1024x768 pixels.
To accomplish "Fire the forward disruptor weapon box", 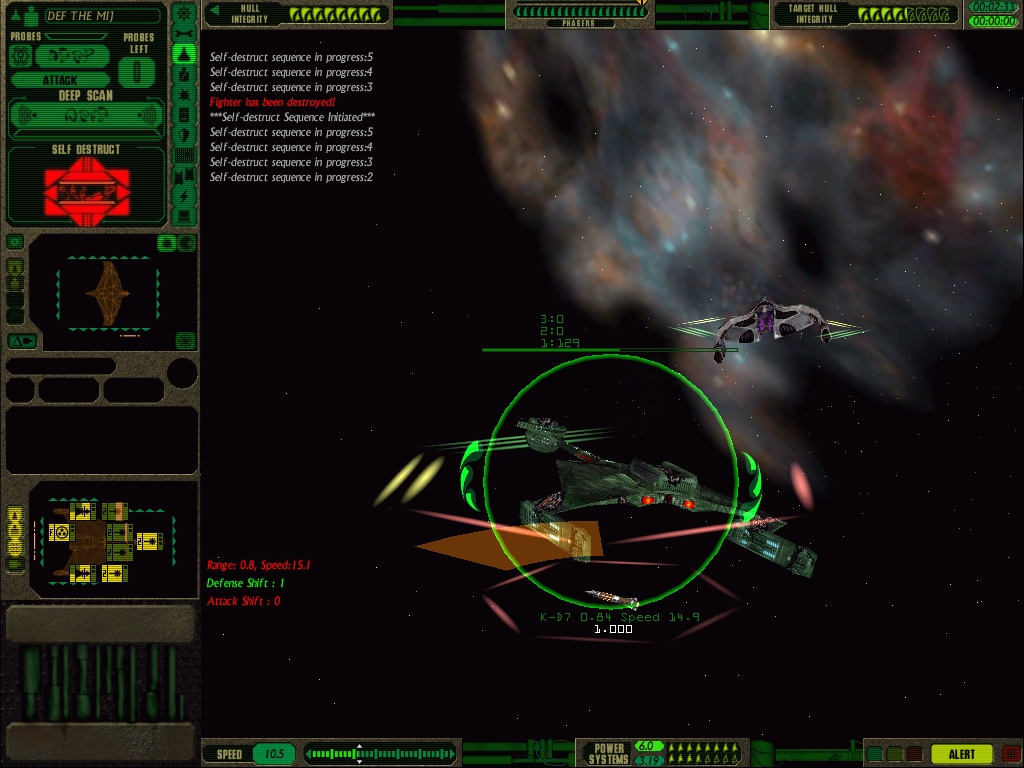I will [84, 512].
